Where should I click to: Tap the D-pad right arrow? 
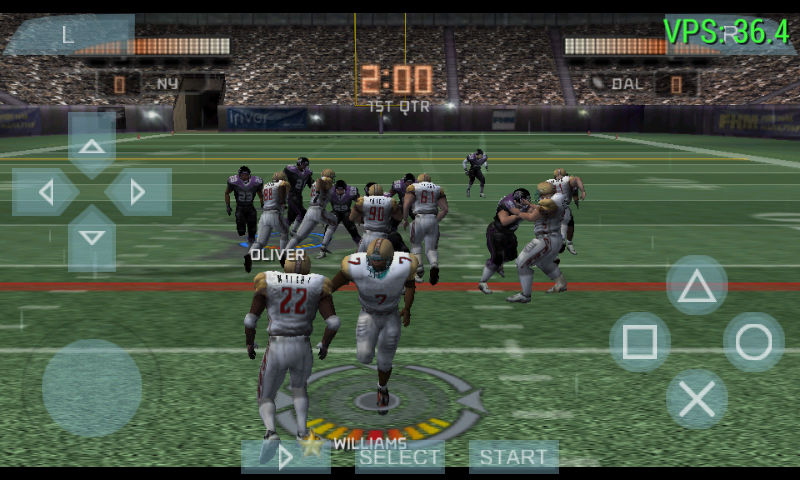(138, 192)
